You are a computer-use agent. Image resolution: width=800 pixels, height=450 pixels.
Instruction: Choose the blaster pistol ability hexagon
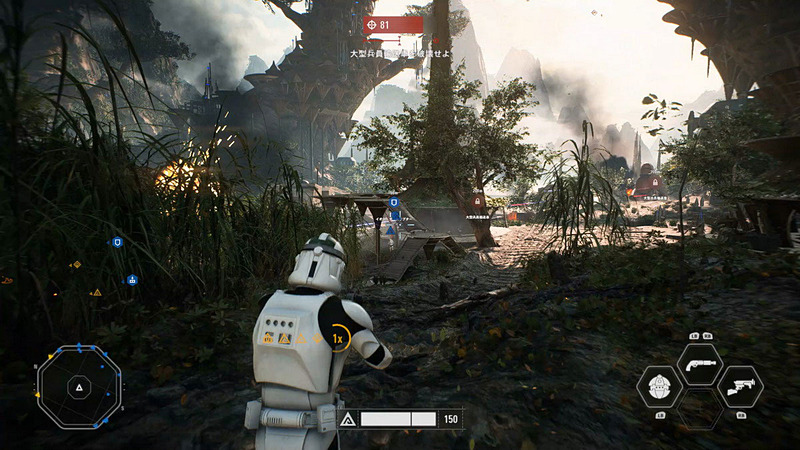[x=739, y=387]
